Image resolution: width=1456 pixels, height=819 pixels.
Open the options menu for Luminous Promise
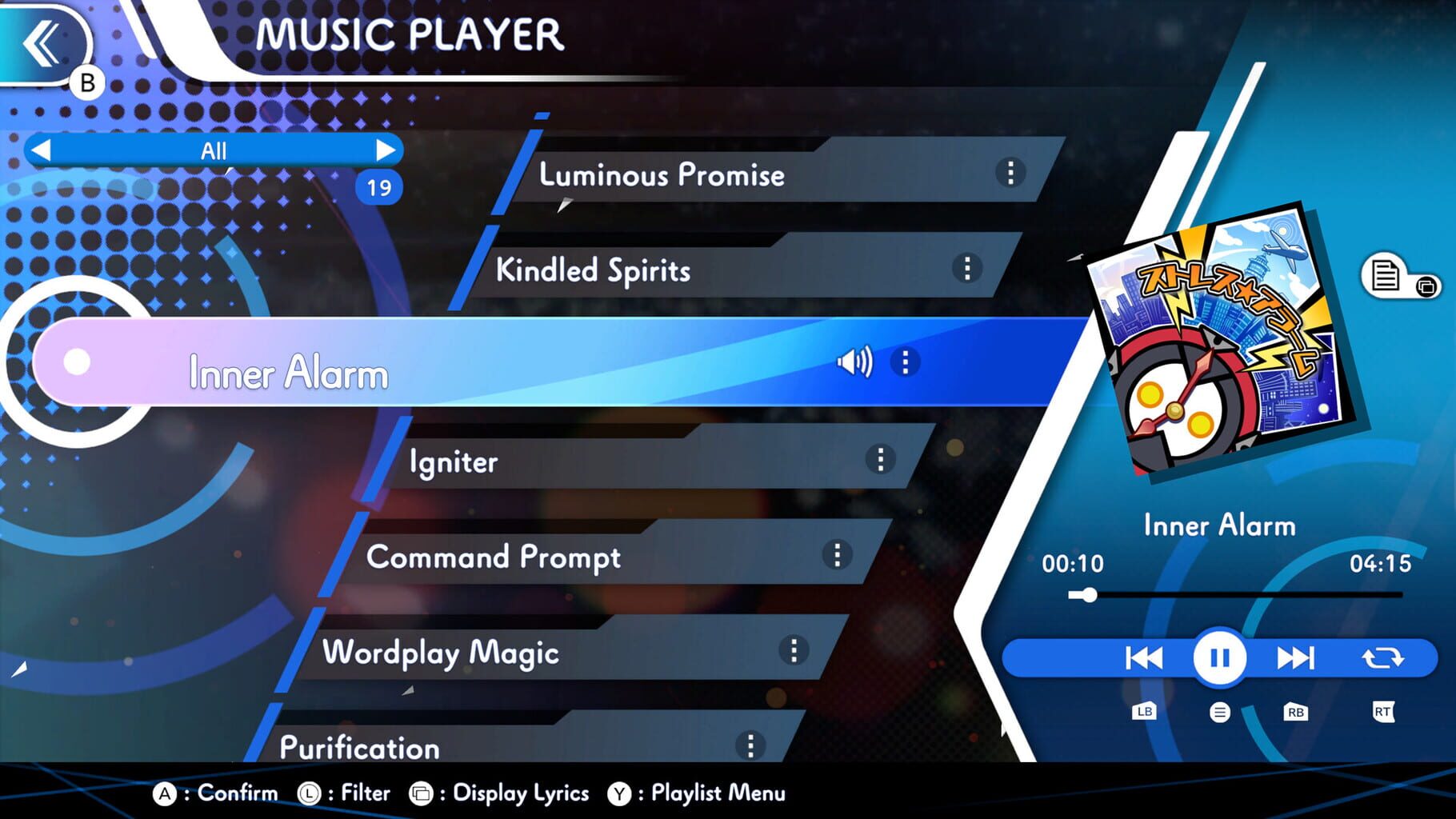click(x=1010, y=174)
